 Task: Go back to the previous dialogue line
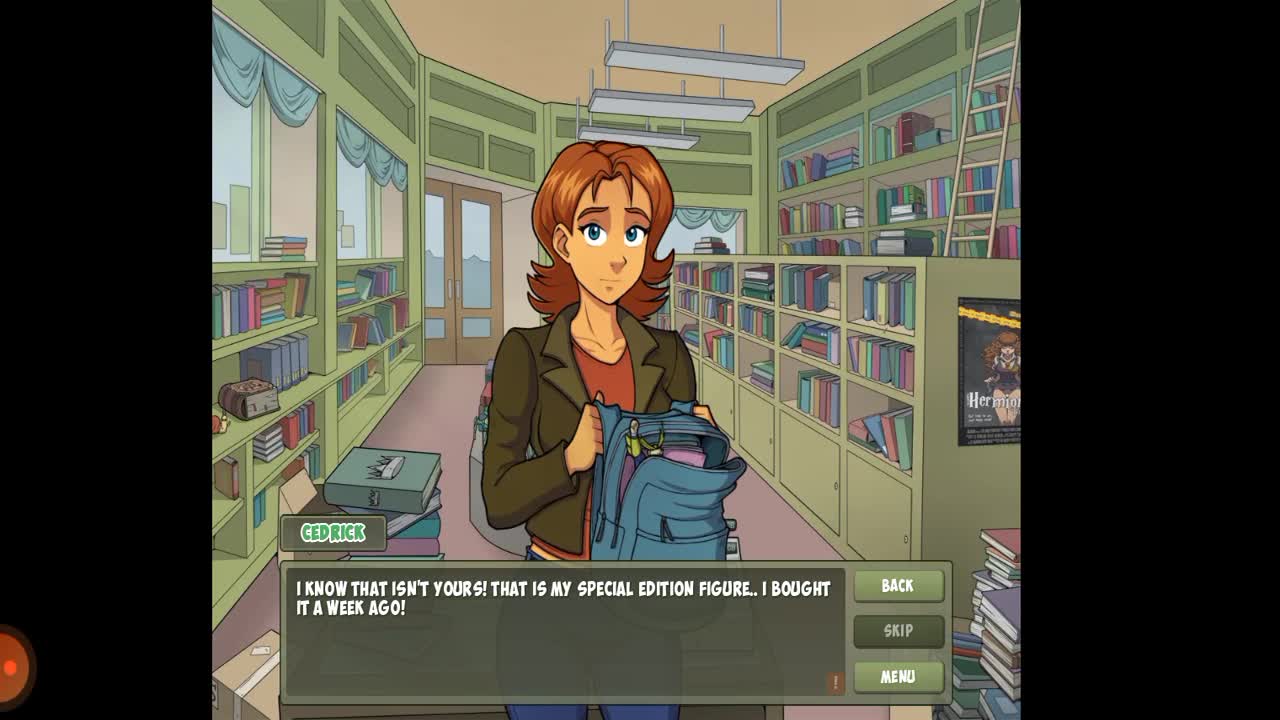pyautogui.click(x=898, y=586)
